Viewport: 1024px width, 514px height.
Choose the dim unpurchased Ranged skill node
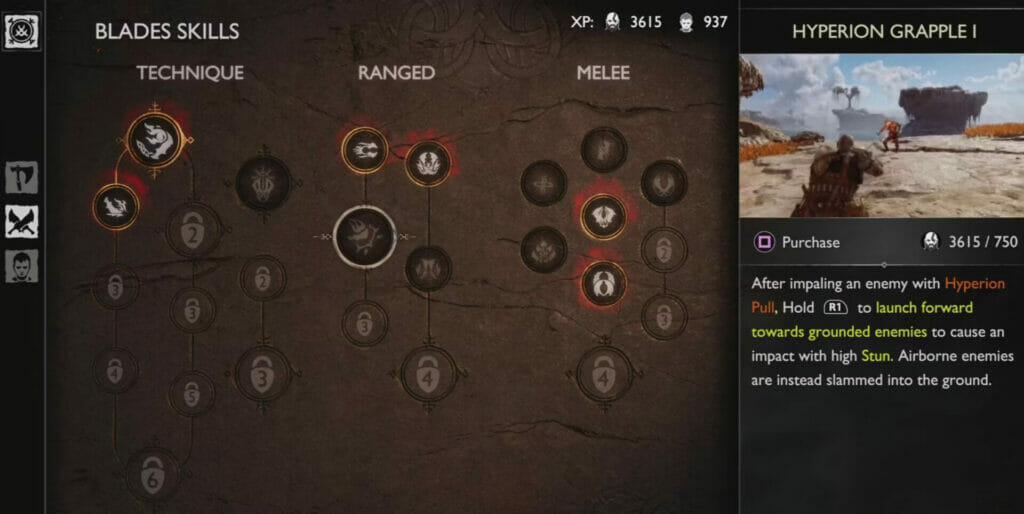pyautogui.click(x=428, y=268)
